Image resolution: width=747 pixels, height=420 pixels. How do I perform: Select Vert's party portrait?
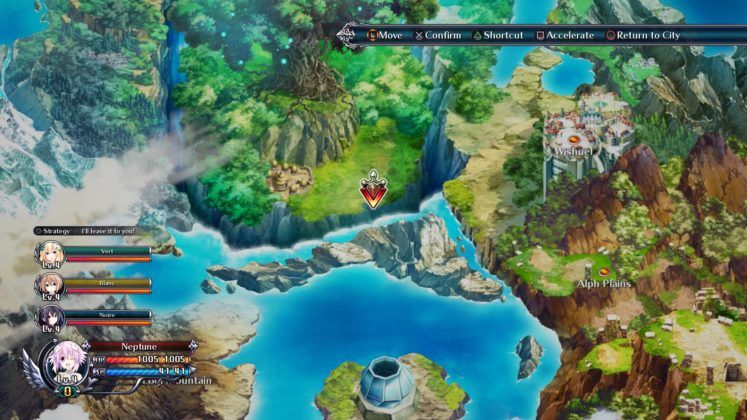(x=49, y=254)
